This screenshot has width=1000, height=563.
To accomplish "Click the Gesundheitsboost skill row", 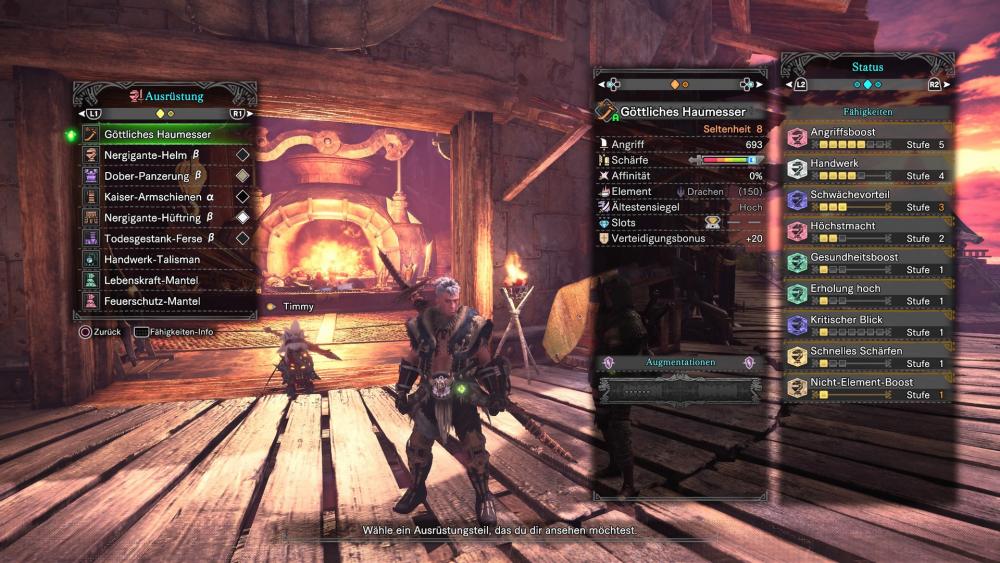I will [866, 263].
